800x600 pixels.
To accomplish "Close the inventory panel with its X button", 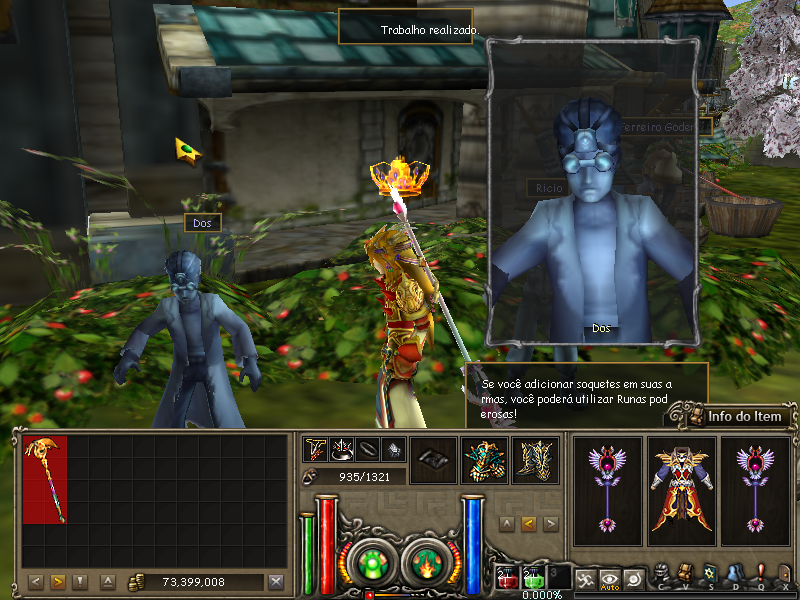I will [x=276, y=582].
